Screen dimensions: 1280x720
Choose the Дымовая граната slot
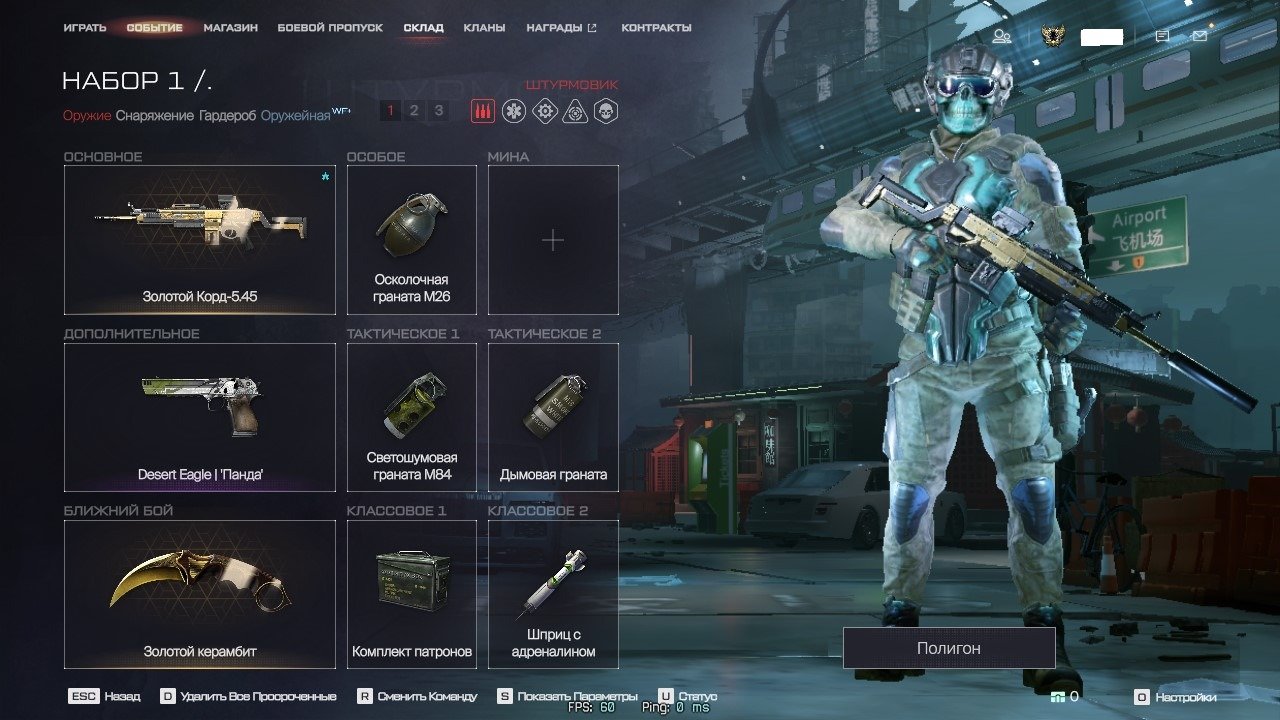click(553, 417)
